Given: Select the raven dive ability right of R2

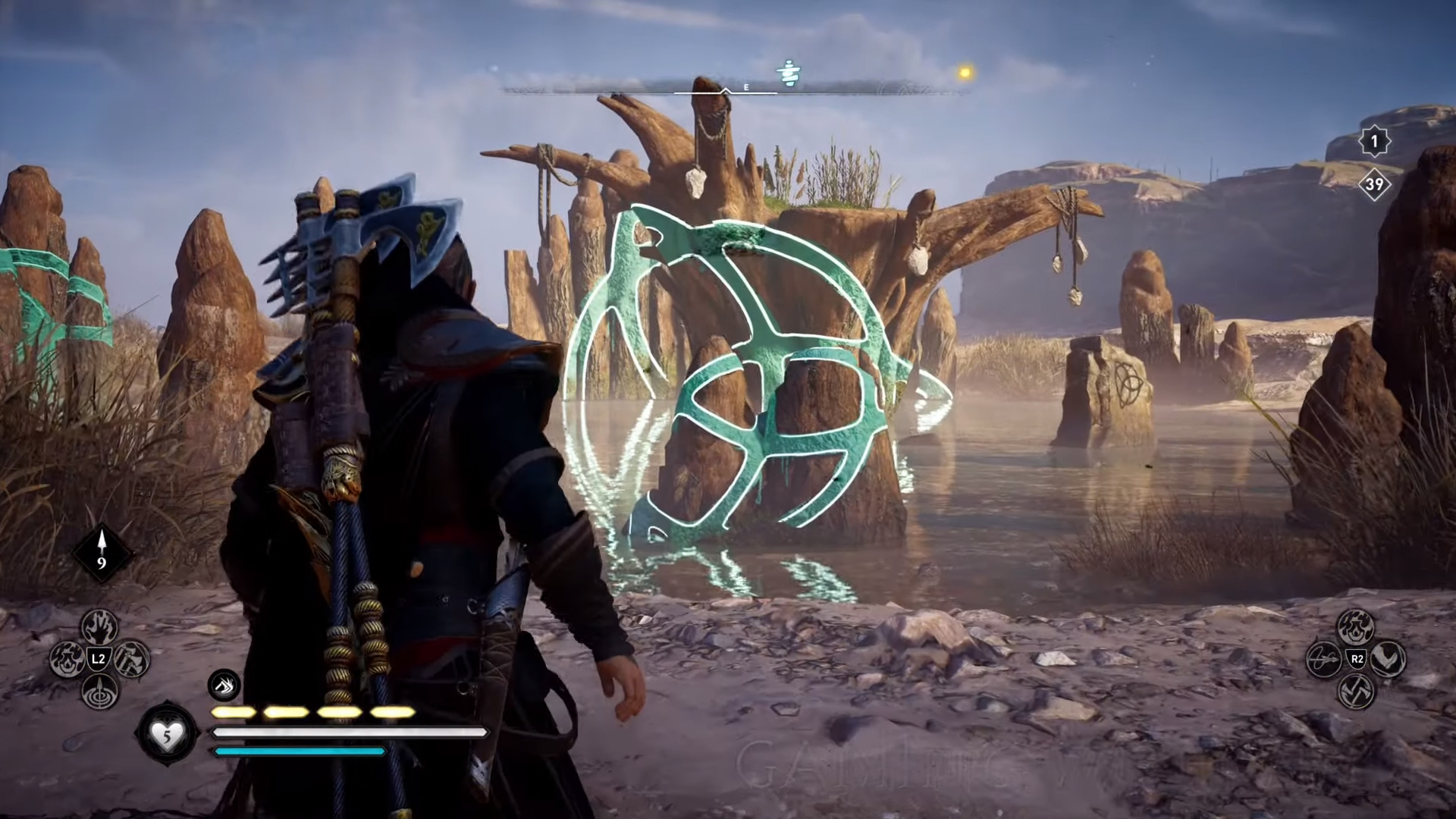Looking at the screenshot, I should click(x=1388, y=658).
